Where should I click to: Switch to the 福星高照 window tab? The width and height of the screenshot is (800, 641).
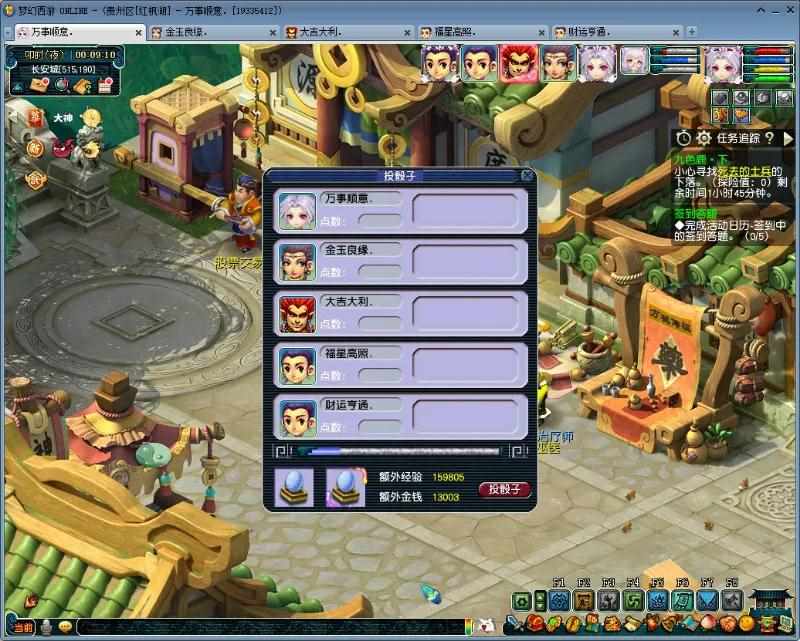click(477, 32)
